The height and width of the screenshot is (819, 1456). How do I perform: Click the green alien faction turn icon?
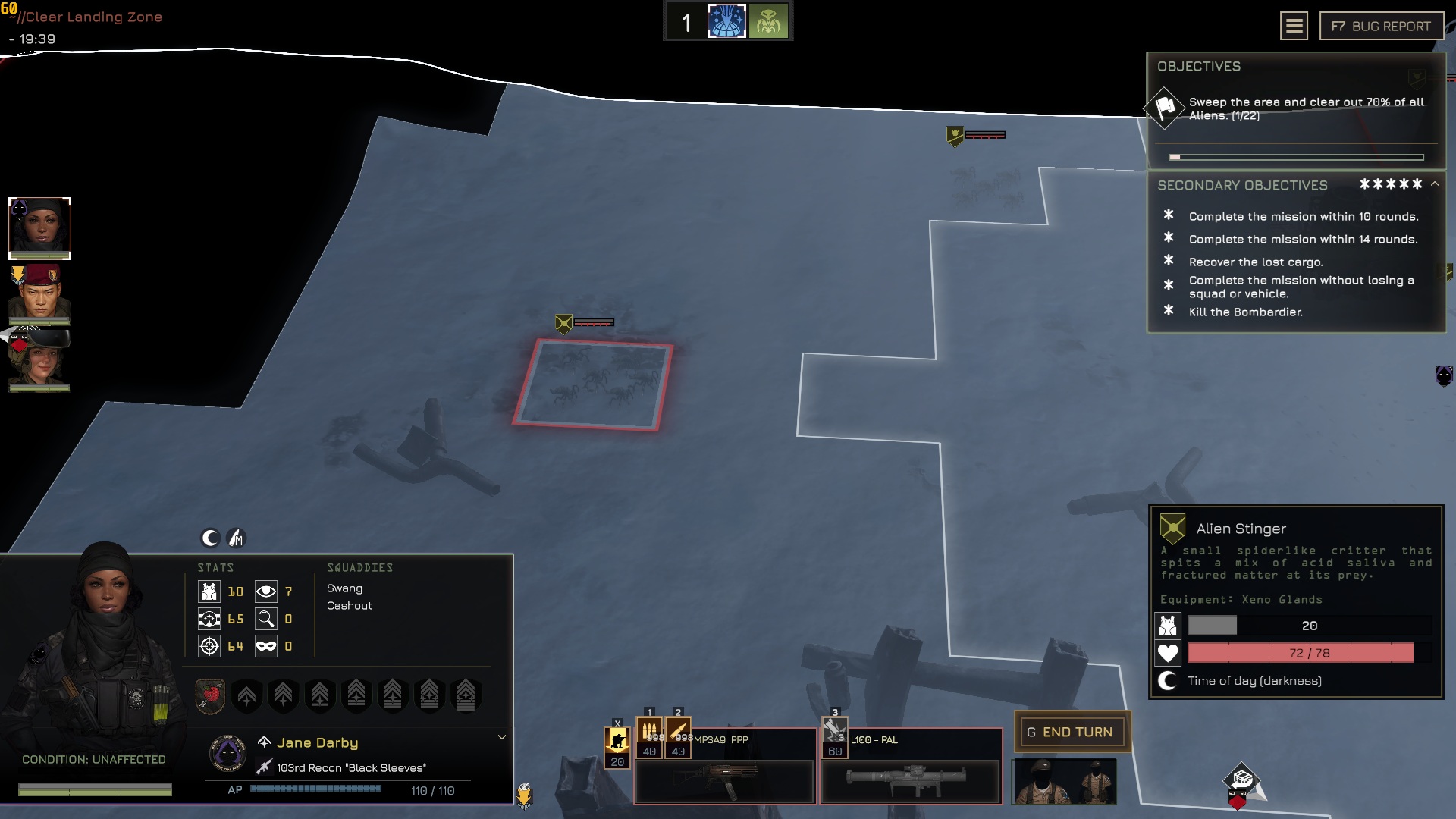[768, 21]
